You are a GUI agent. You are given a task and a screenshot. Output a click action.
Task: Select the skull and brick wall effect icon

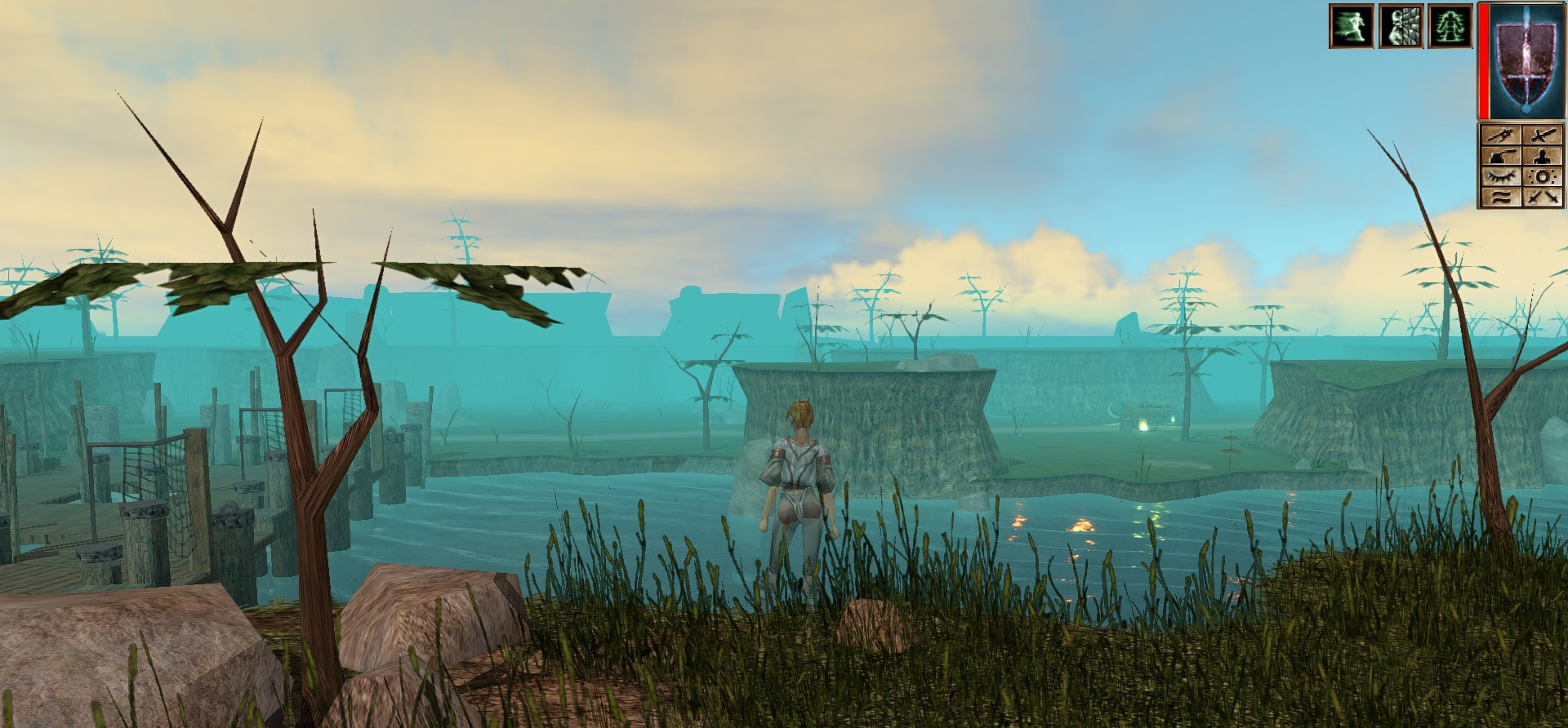click(1401, 26)
